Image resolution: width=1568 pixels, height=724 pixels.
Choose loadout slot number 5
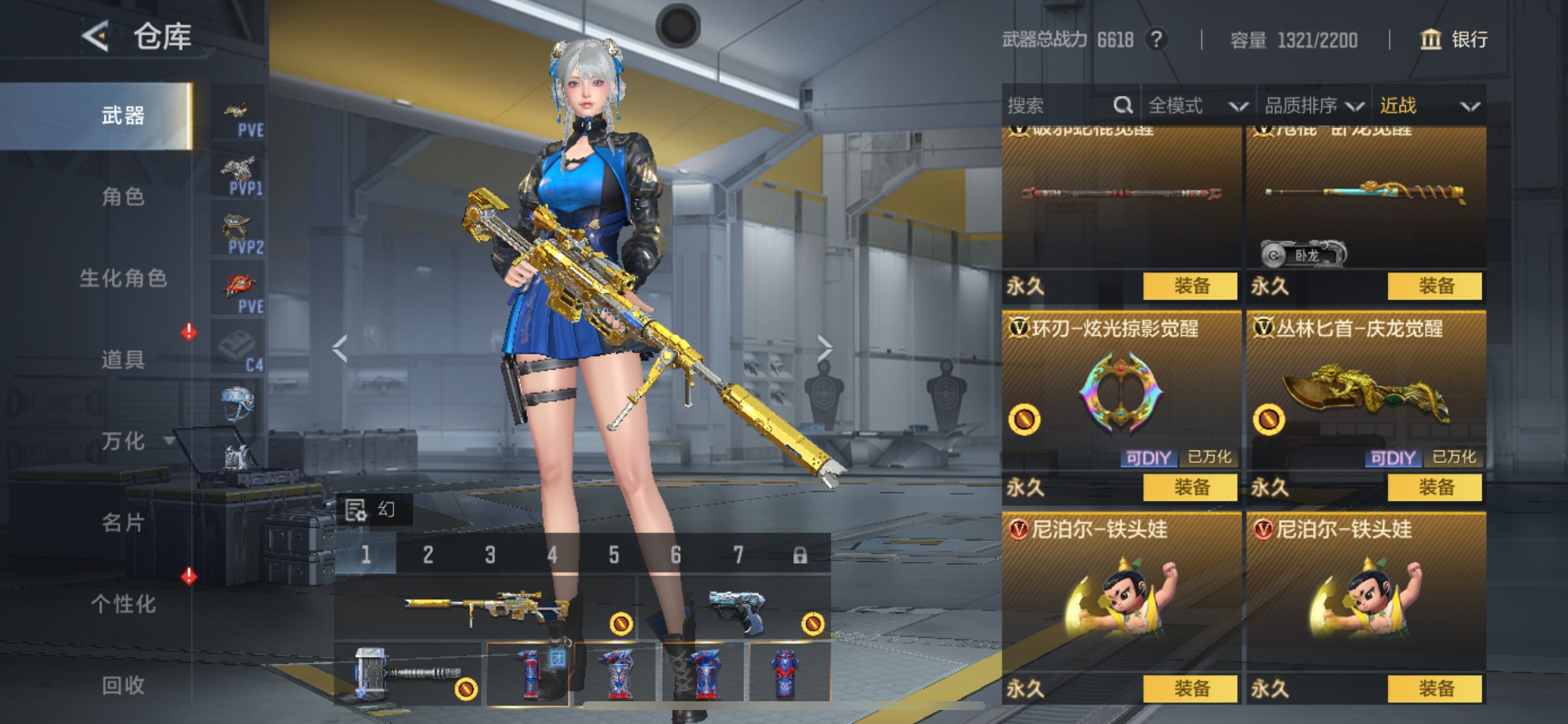click(614, 555)
